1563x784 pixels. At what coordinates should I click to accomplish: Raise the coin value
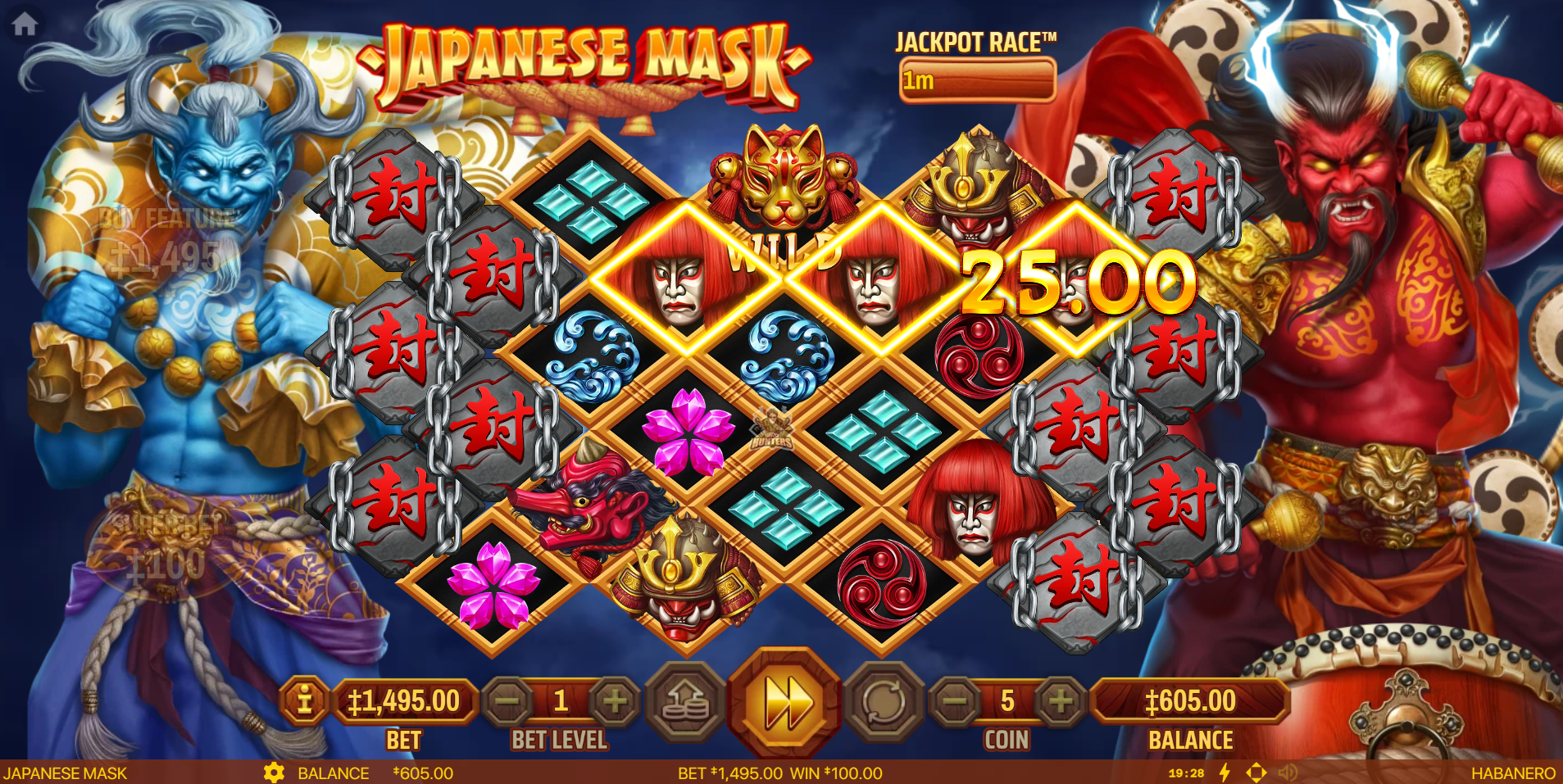pyautogui.click(x=1061, y=701)
